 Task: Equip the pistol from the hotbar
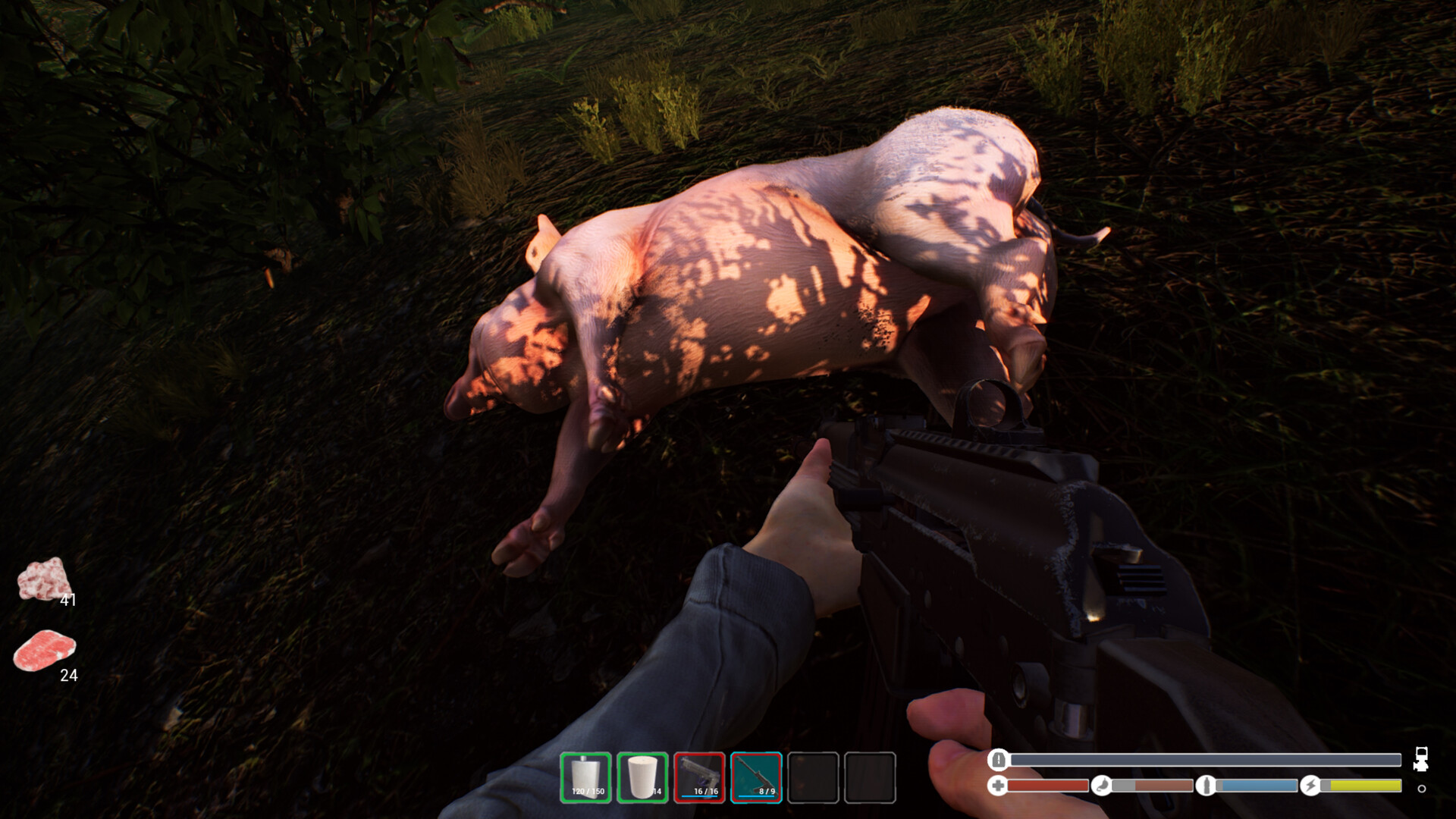pos(699,777)
